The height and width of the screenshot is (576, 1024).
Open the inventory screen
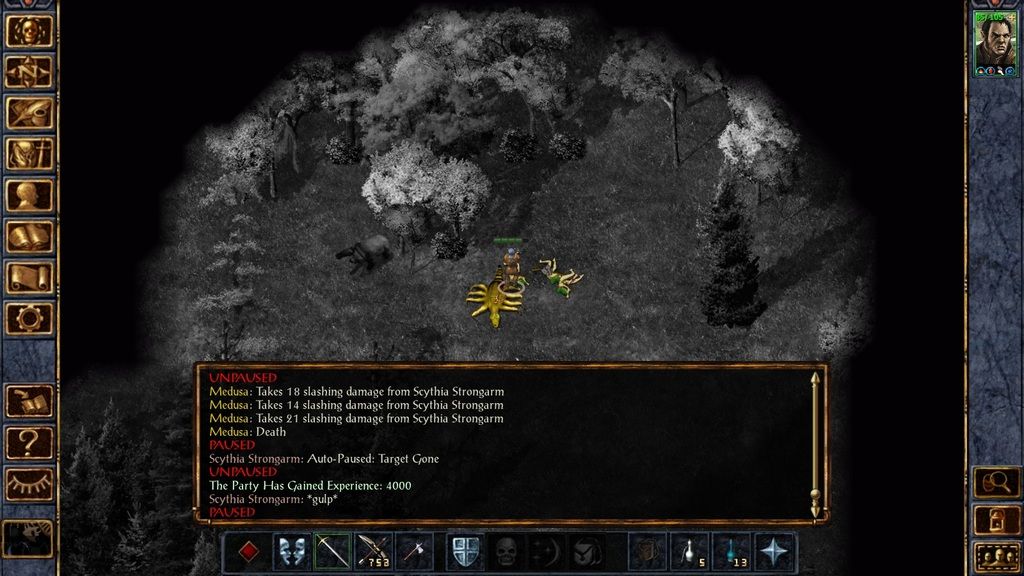30,154
